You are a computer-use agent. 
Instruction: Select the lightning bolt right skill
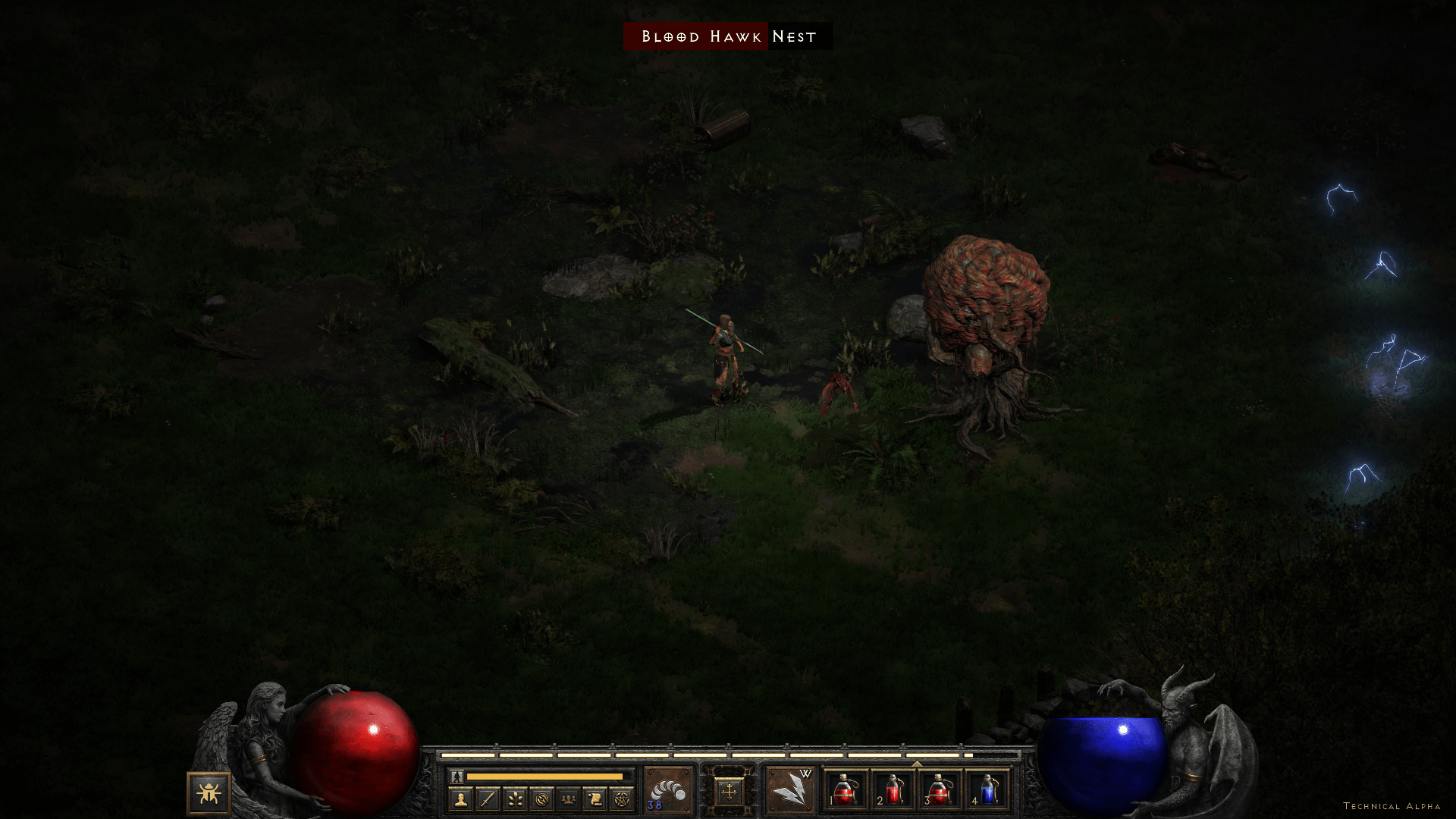pyautogui.click(x=790, y=791)
